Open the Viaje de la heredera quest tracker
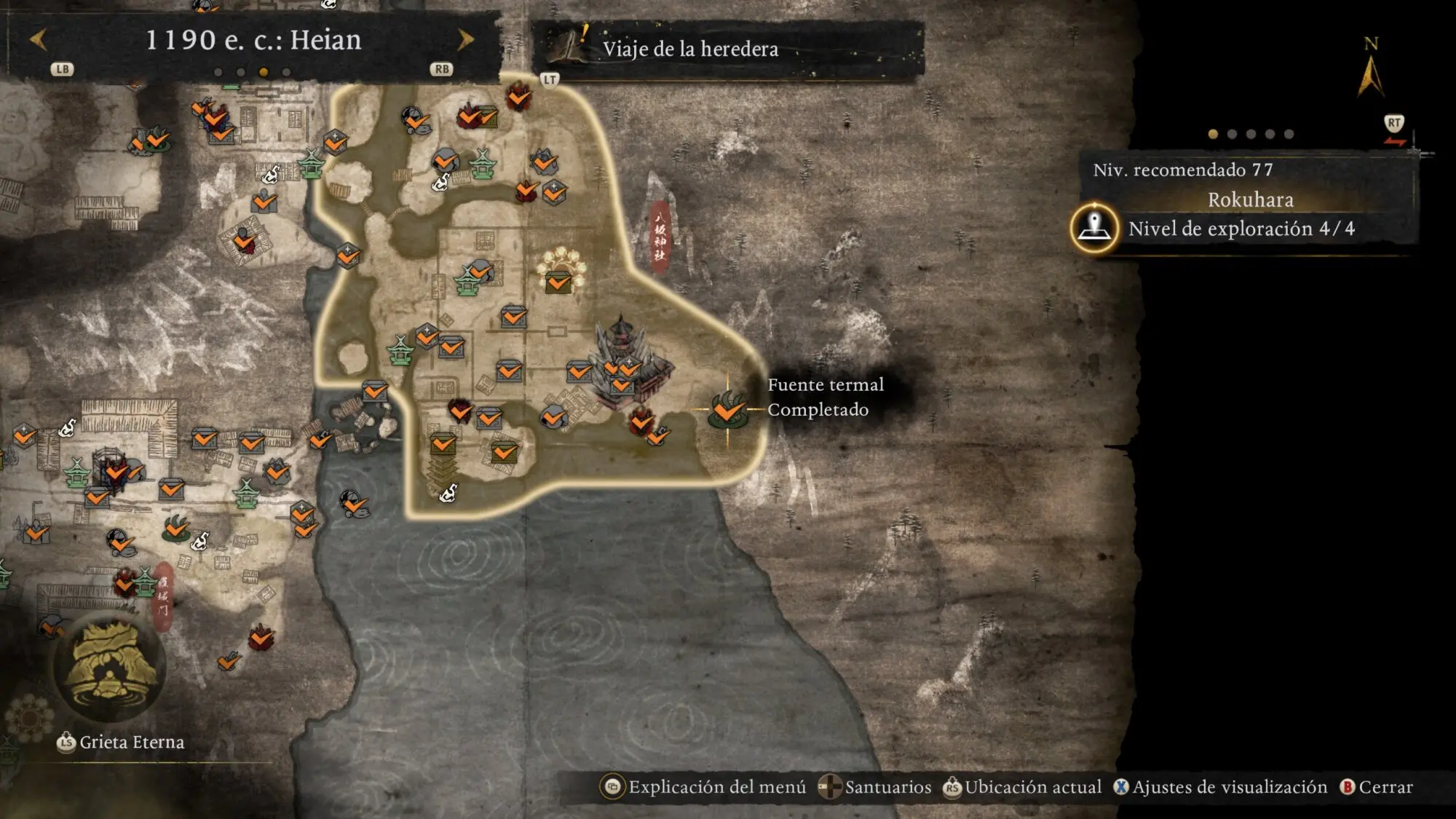This screenshot has width=1456, height=819. [689, 49]
